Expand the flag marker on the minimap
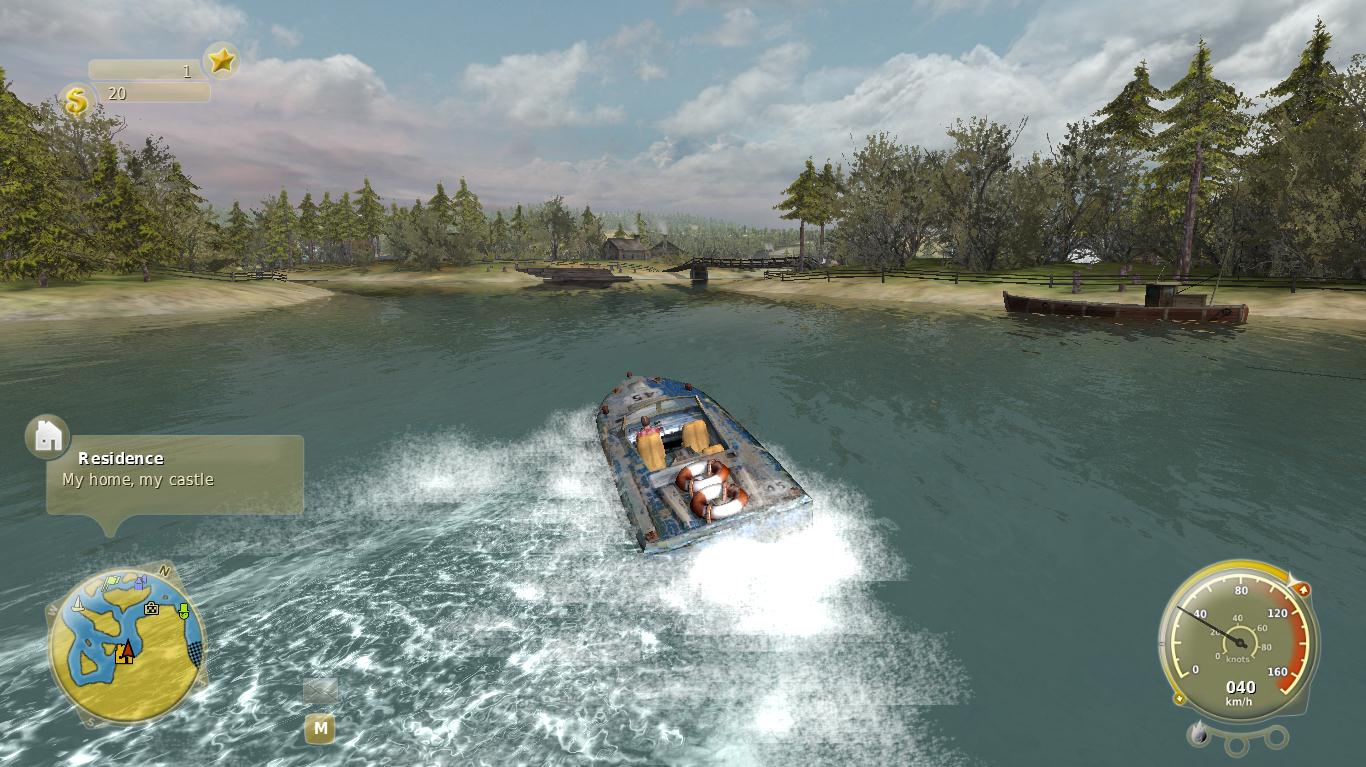Screen dimensions: 1366x767 click(x=111, y=581)
